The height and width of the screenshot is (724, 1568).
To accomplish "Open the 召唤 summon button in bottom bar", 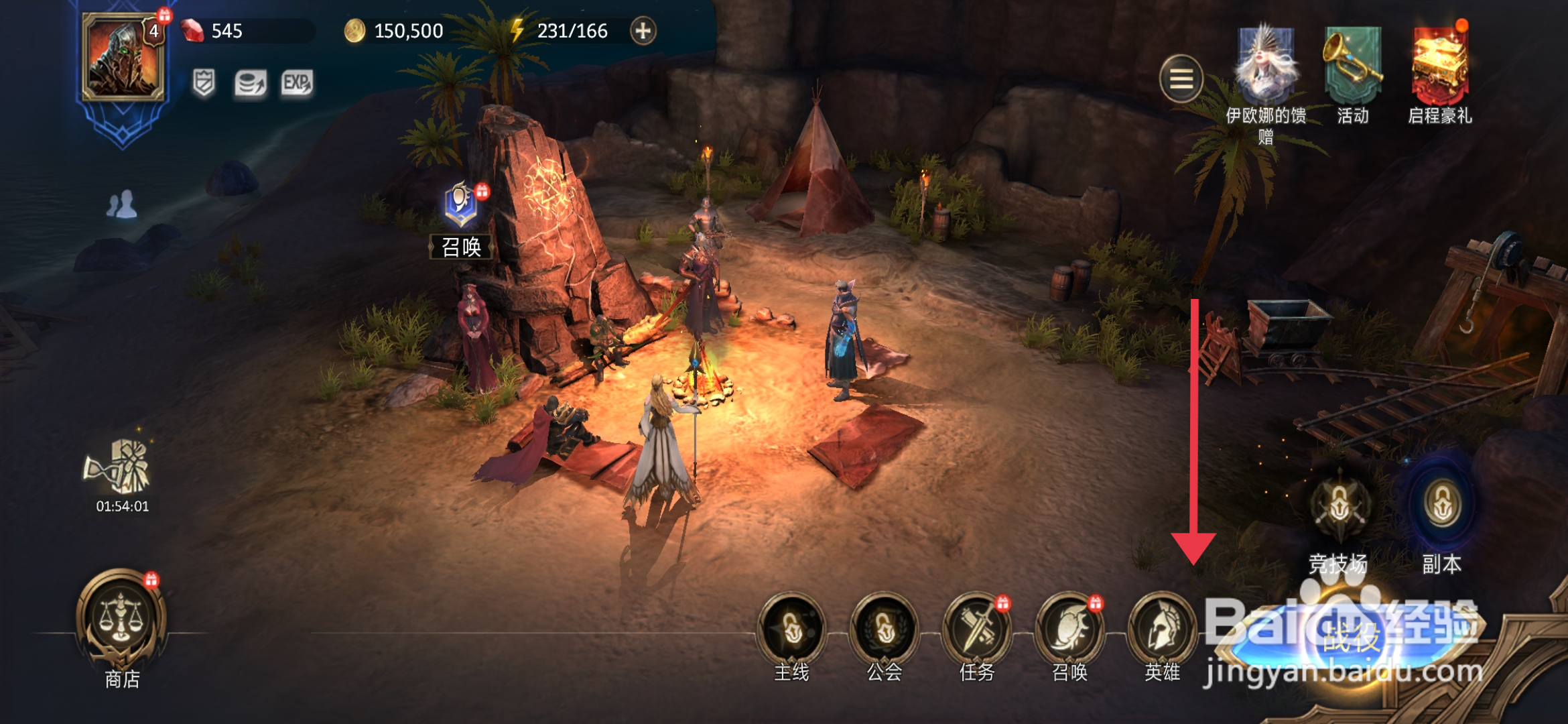I will click(x=1069, y=629).
